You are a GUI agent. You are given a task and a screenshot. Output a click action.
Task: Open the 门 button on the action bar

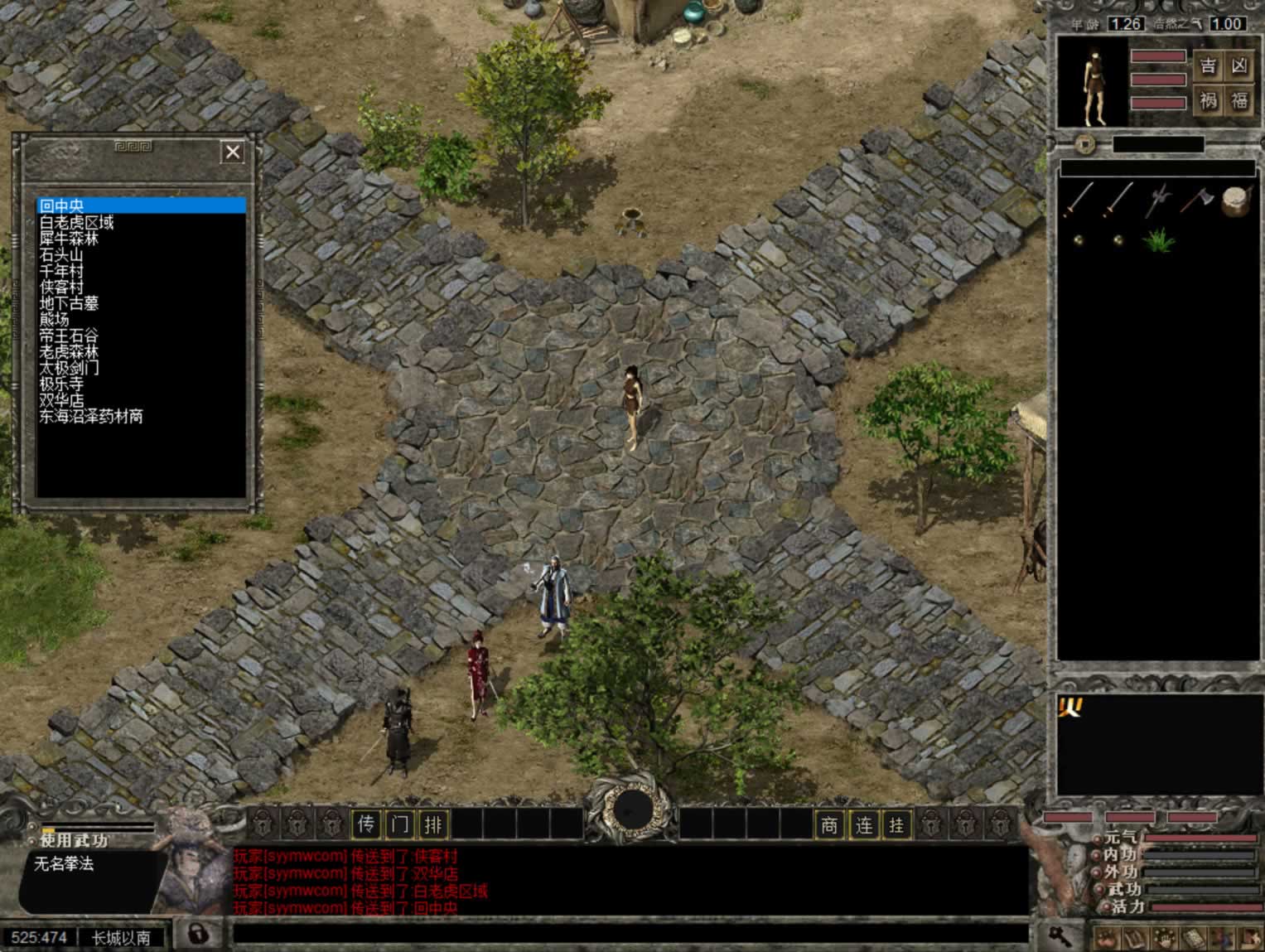[400, 824]
